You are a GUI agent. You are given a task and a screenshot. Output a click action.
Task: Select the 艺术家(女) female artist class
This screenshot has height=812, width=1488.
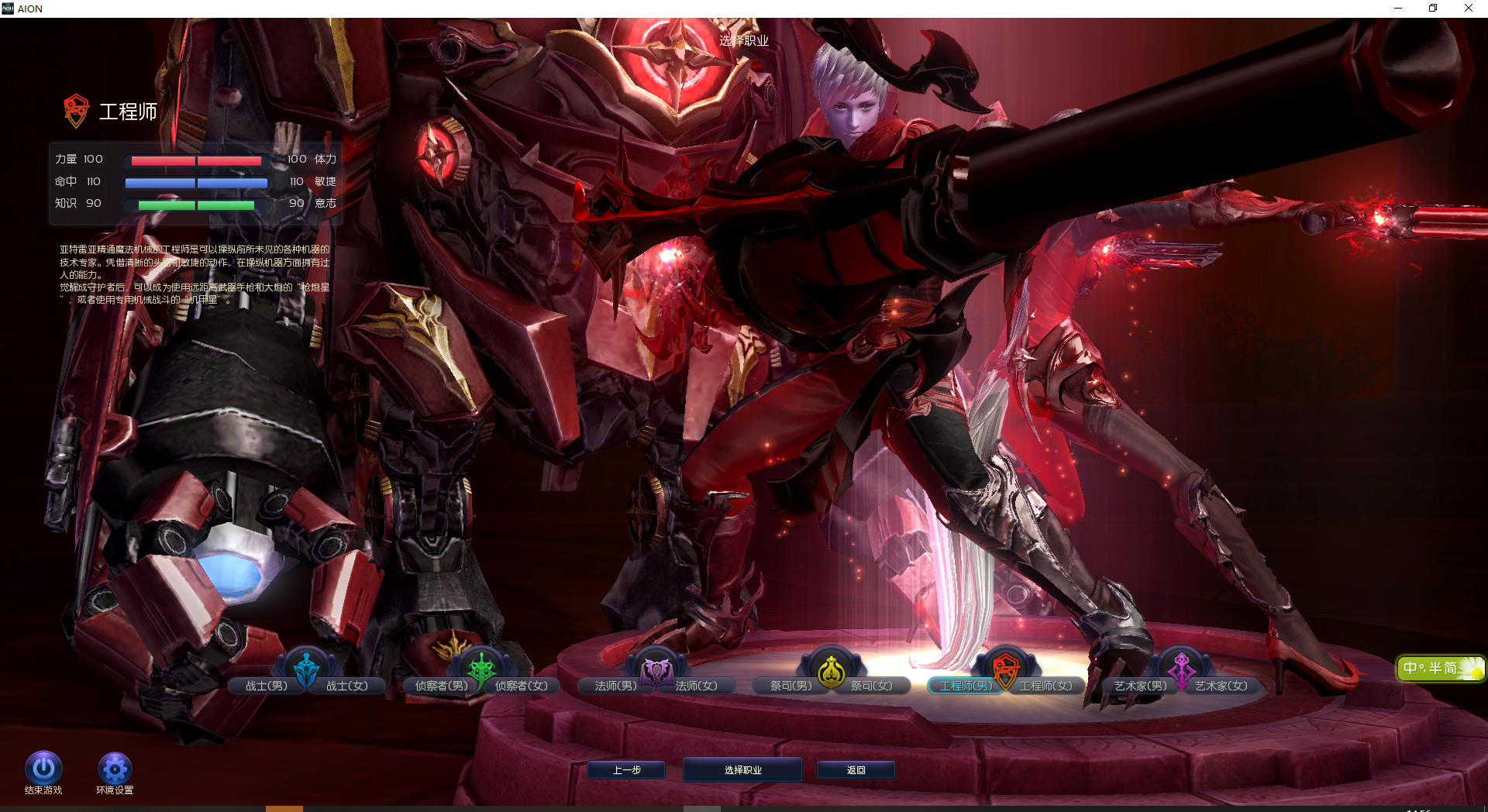coord(1221,686)
